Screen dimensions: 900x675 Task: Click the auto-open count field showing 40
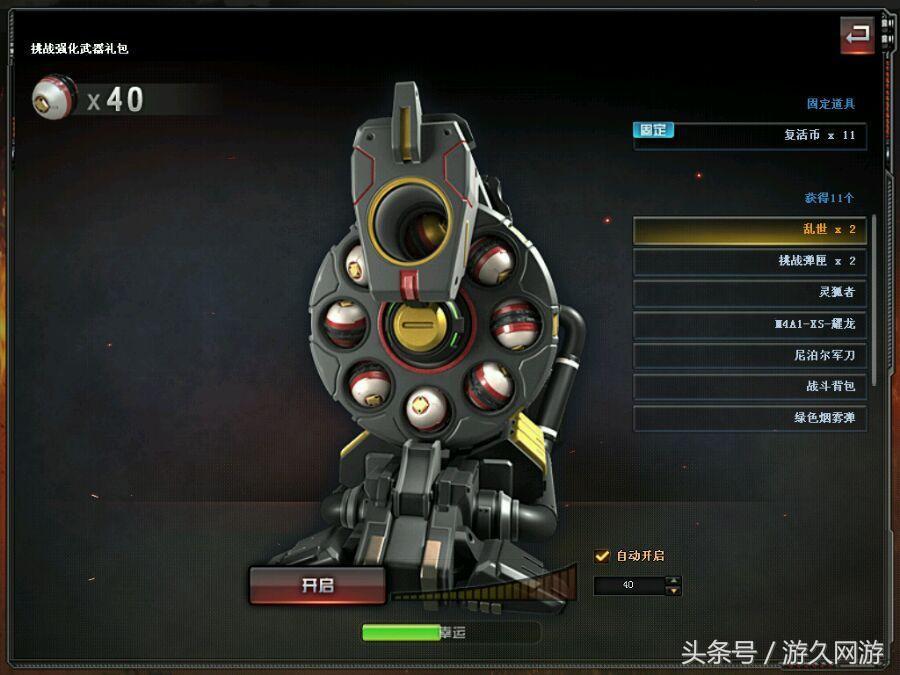[629, 585]
